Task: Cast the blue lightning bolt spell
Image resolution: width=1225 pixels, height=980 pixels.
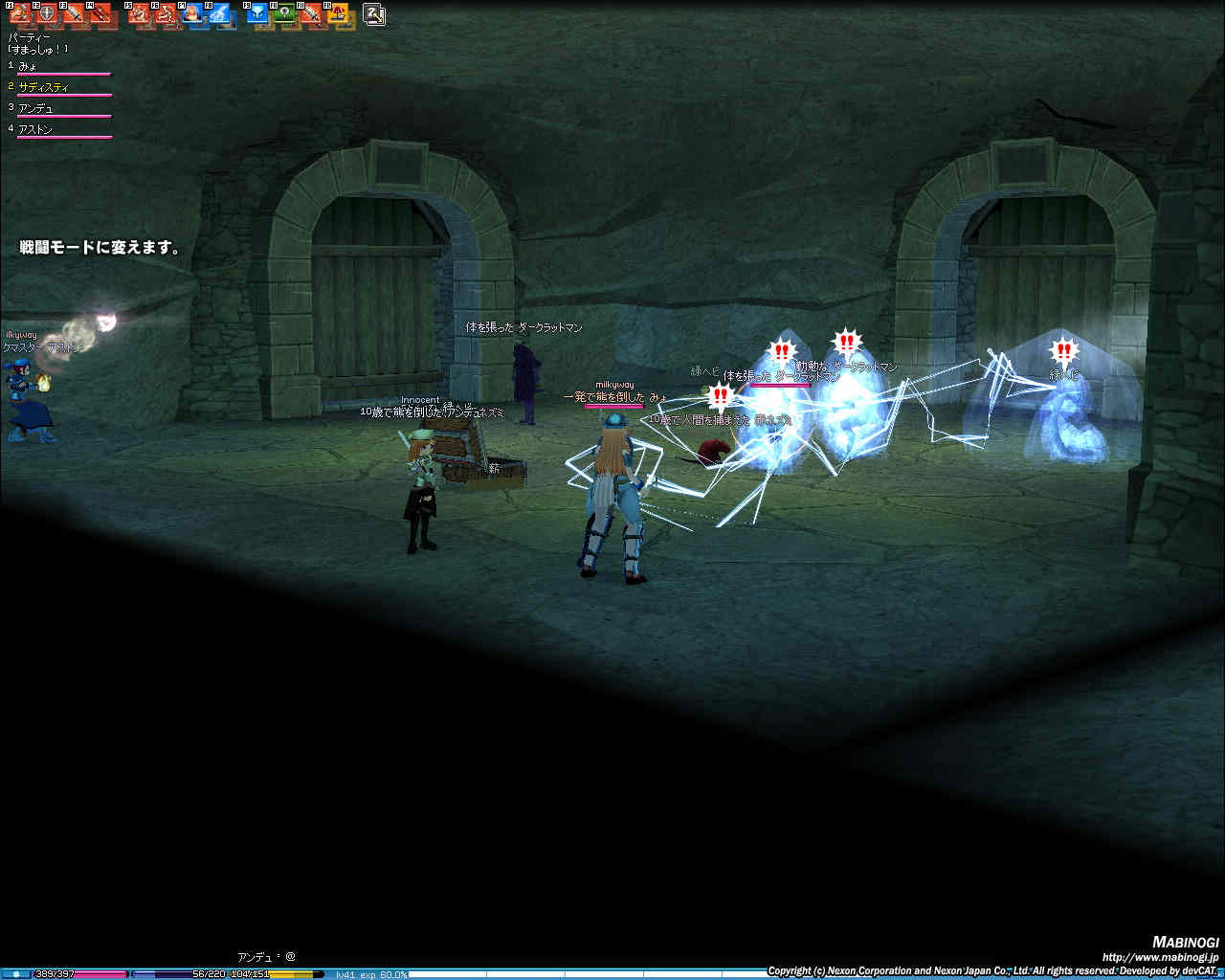Action: click(220, 14)
